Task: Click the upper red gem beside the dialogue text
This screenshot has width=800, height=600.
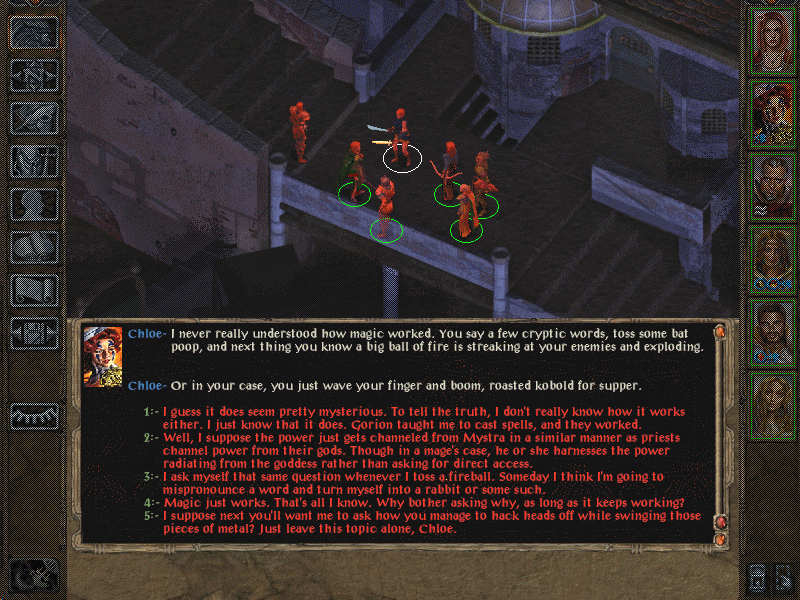Action: click(x=719, y=332)
